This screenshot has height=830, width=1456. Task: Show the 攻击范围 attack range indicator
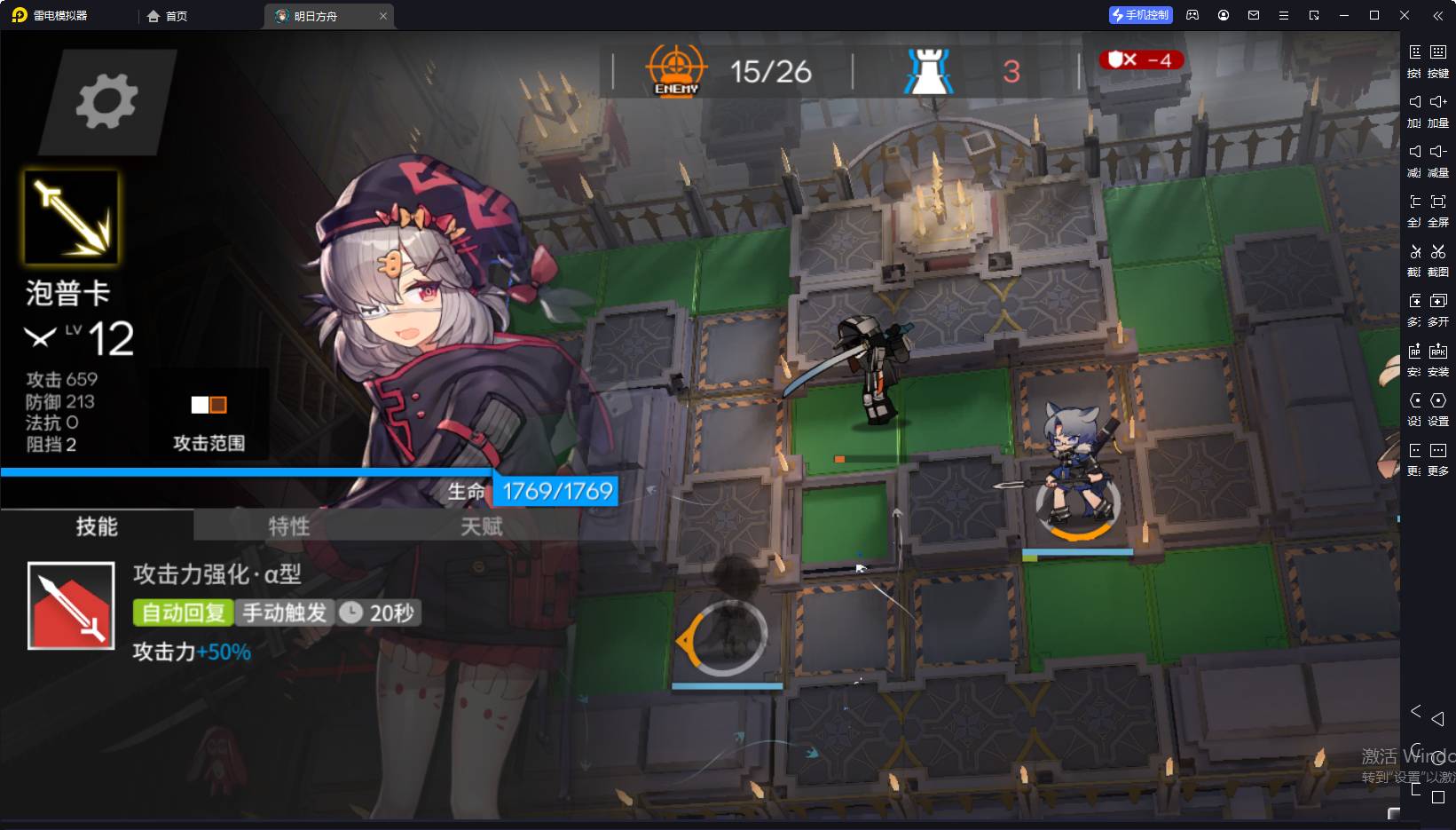tap(209, 406)
